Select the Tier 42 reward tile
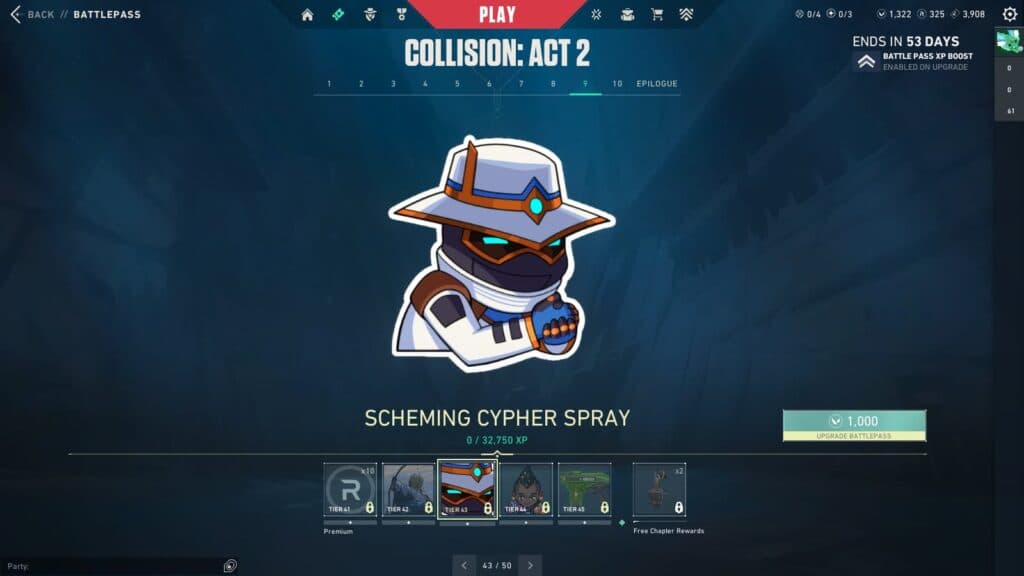Viewport: 1024px width, 576px height. coord(408,489)
